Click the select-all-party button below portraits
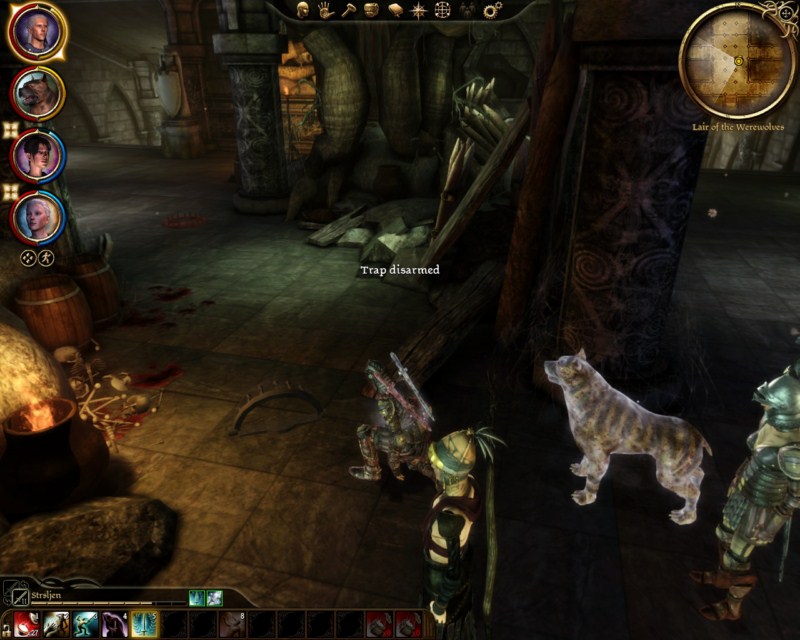This screenshot has height=640, width=800. [x=29, y=258]
